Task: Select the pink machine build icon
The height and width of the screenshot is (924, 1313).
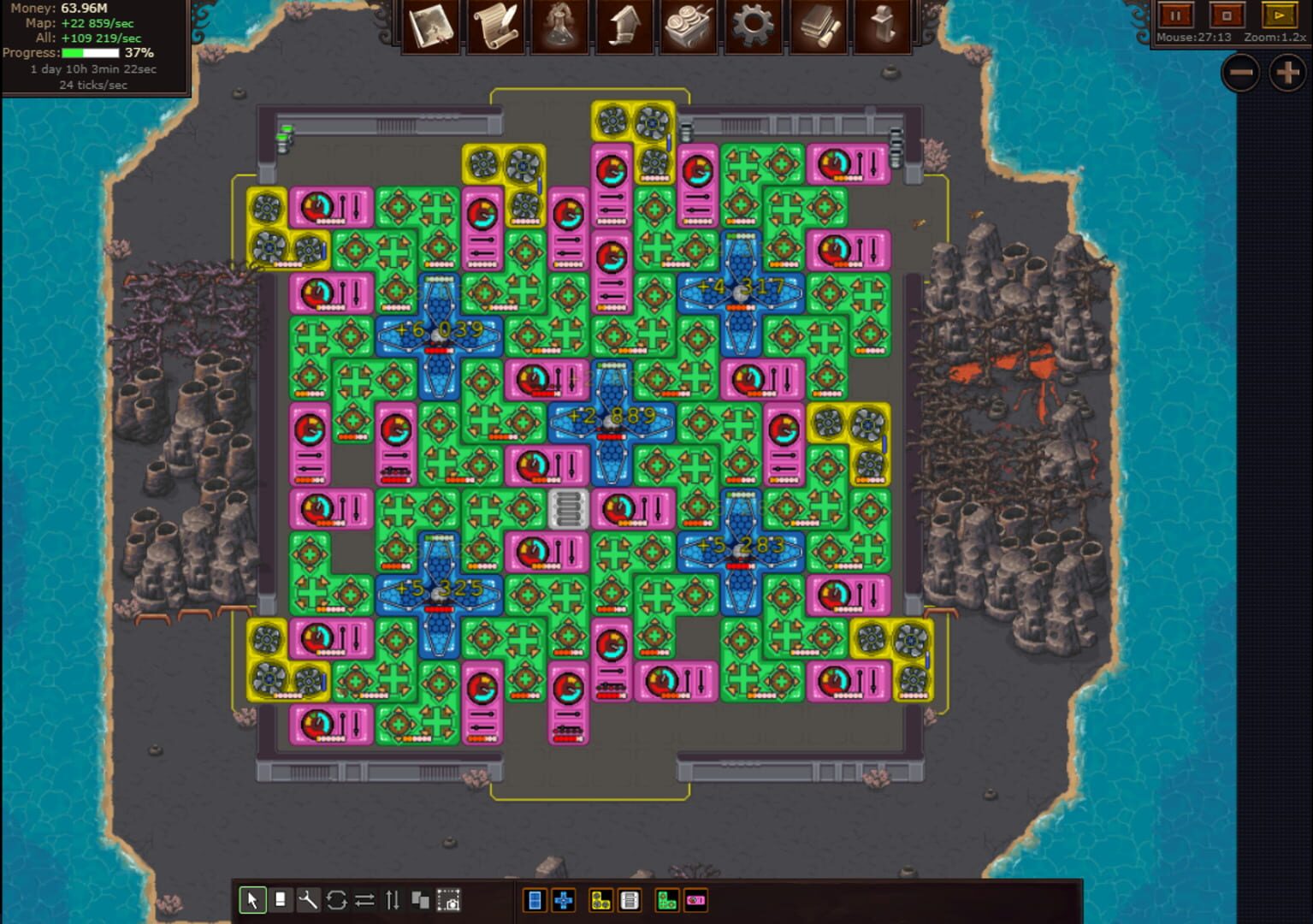Action: point(695,900)
